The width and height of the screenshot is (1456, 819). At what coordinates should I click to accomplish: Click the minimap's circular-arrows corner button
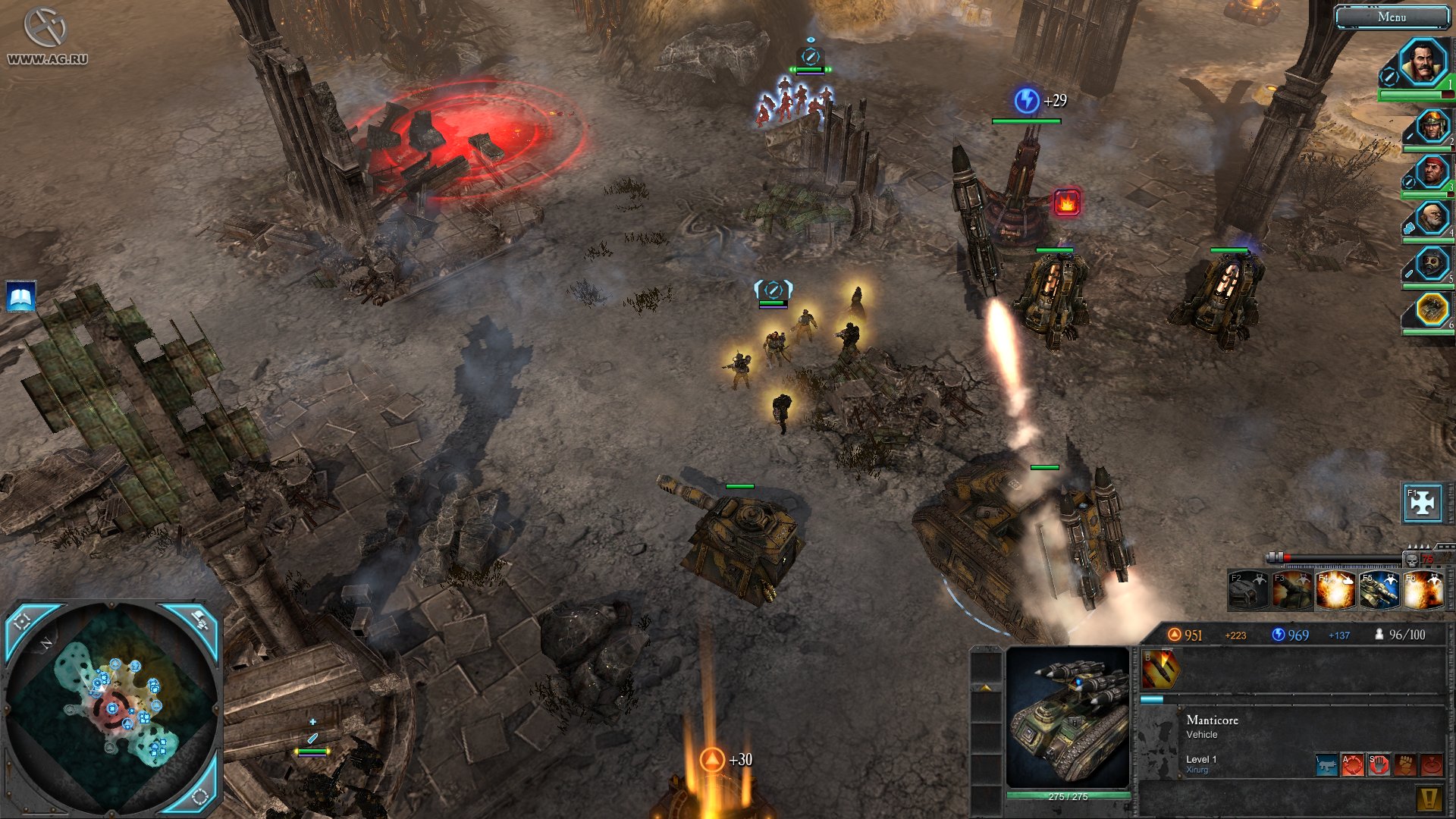(x=200, y=795)
